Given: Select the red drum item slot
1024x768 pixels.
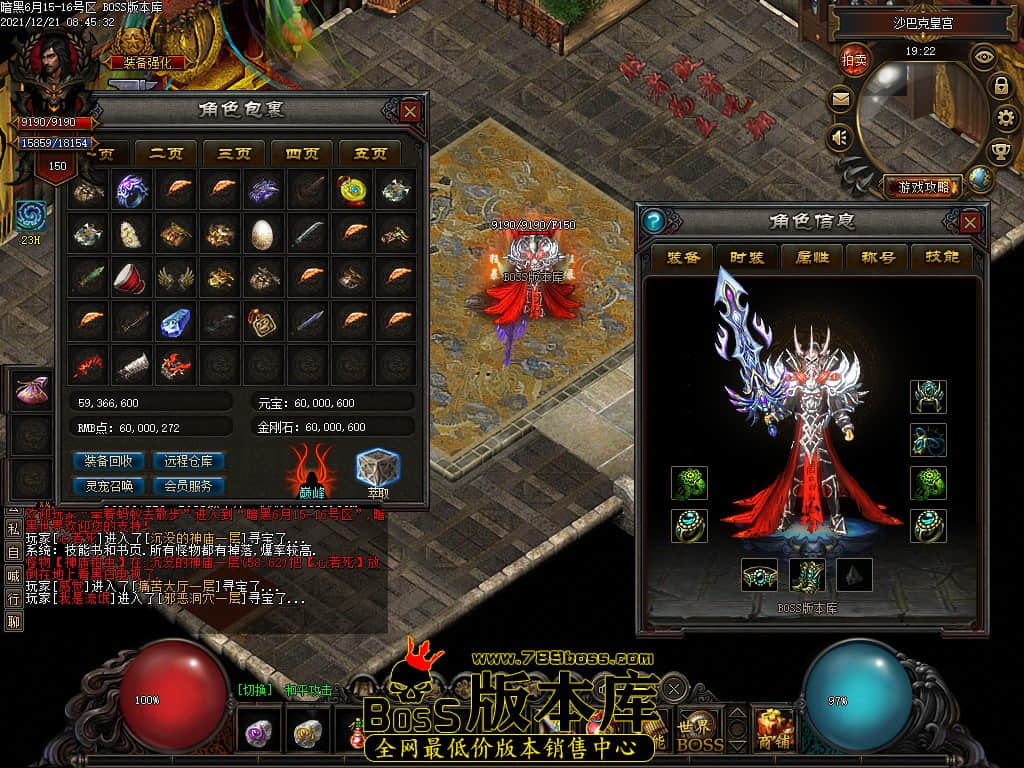Looking at the screenshot, I should [130, 278].
